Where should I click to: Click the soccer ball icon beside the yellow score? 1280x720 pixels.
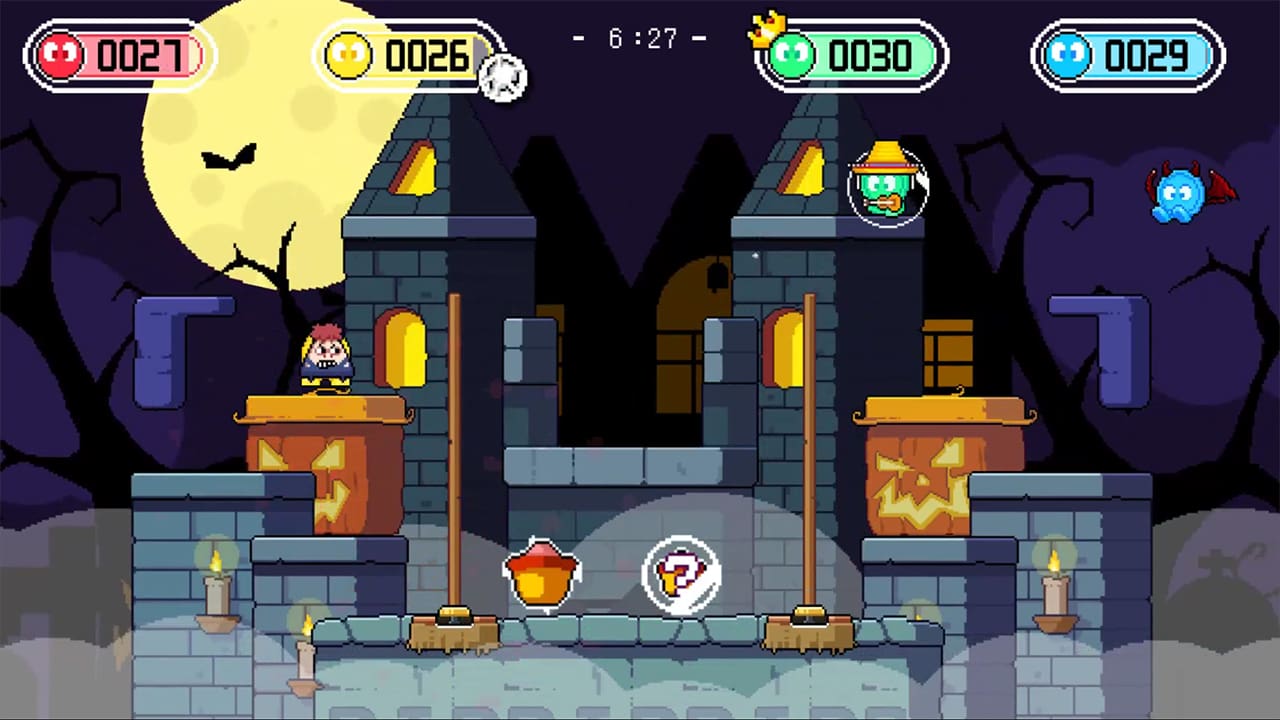(503, 77)
